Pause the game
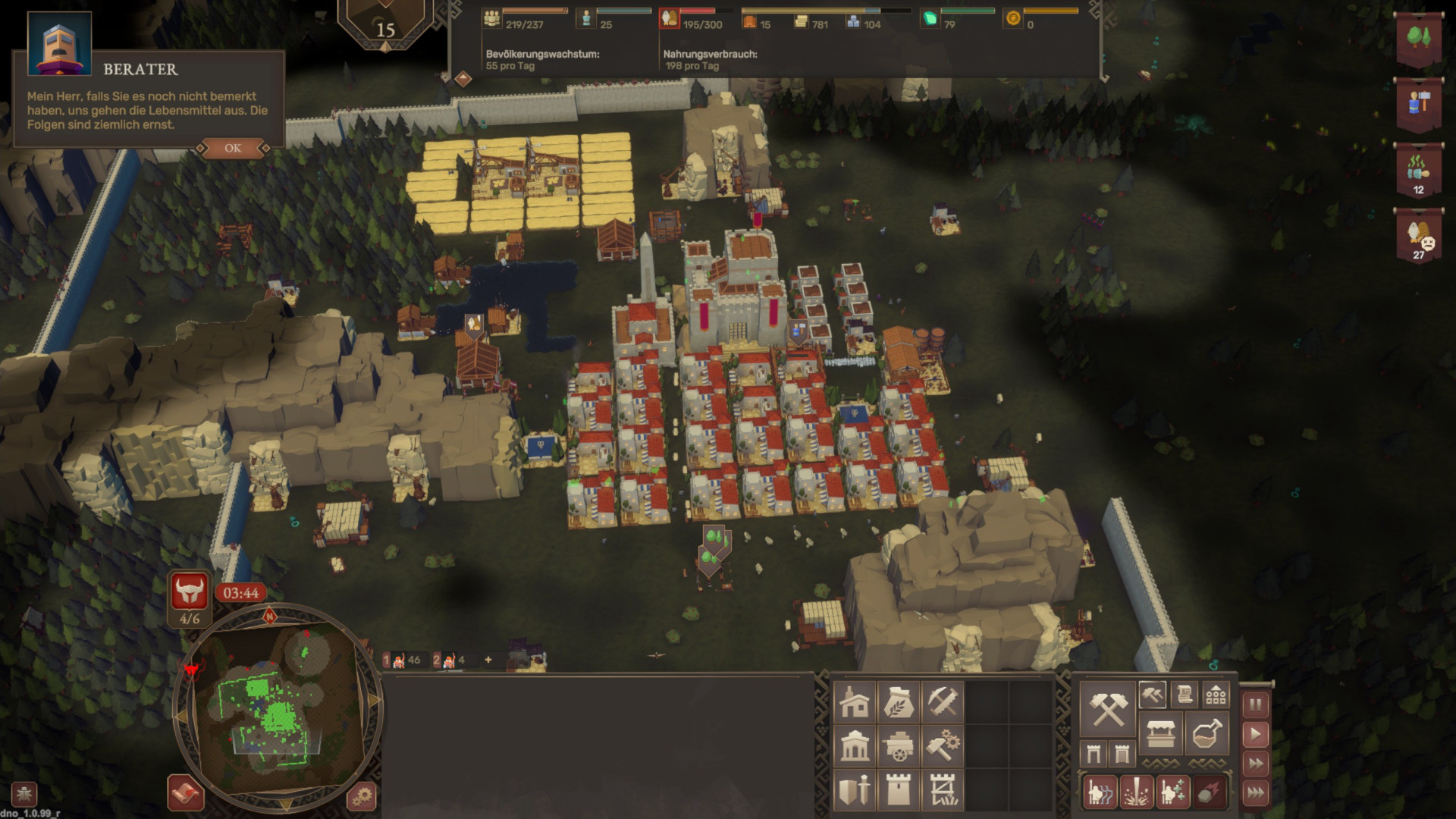This screenshot has height=819, width=1456. (x=1255, y=705)
